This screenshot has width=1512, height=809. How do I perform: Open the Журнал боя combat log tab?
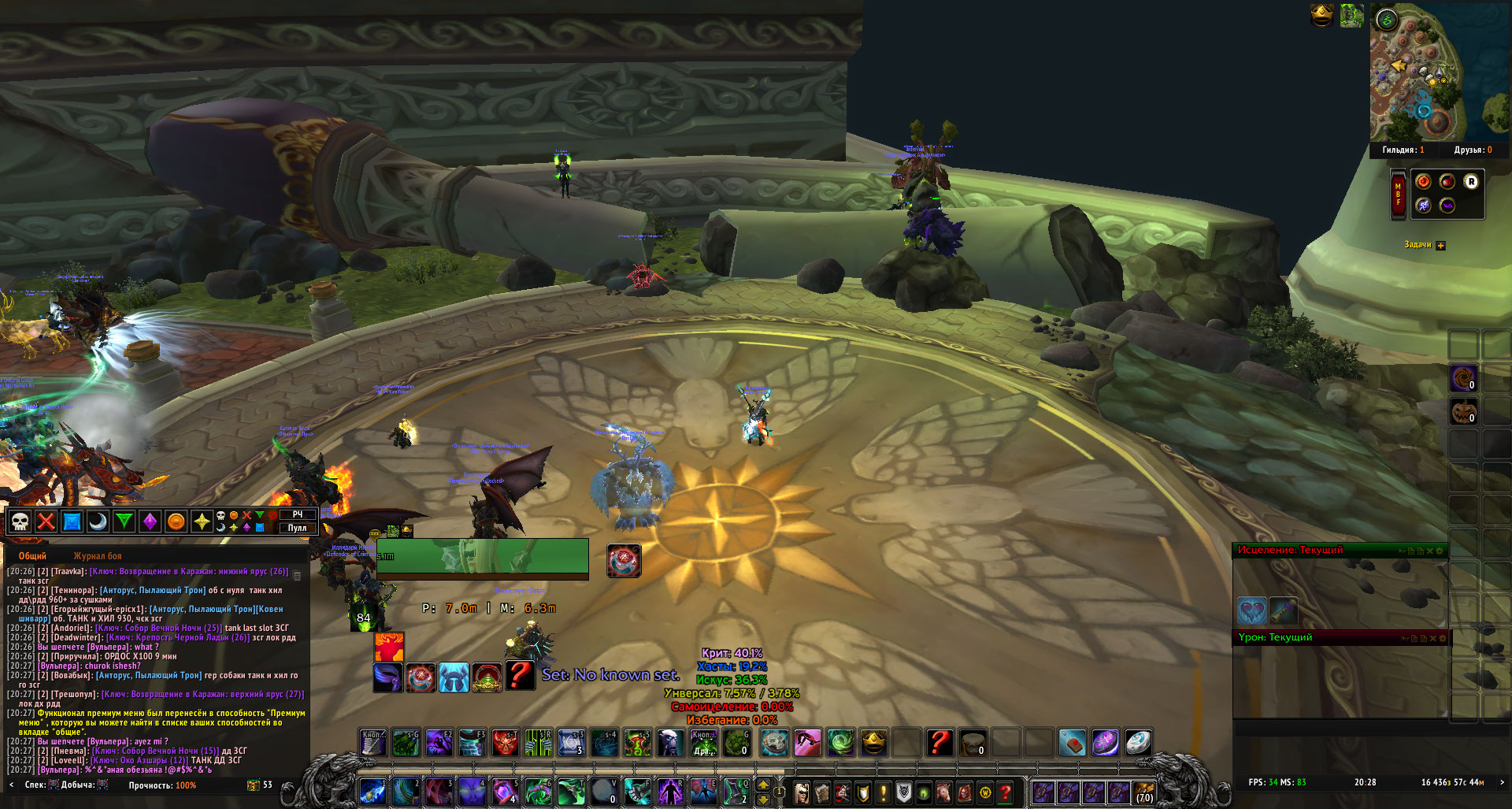98,556
